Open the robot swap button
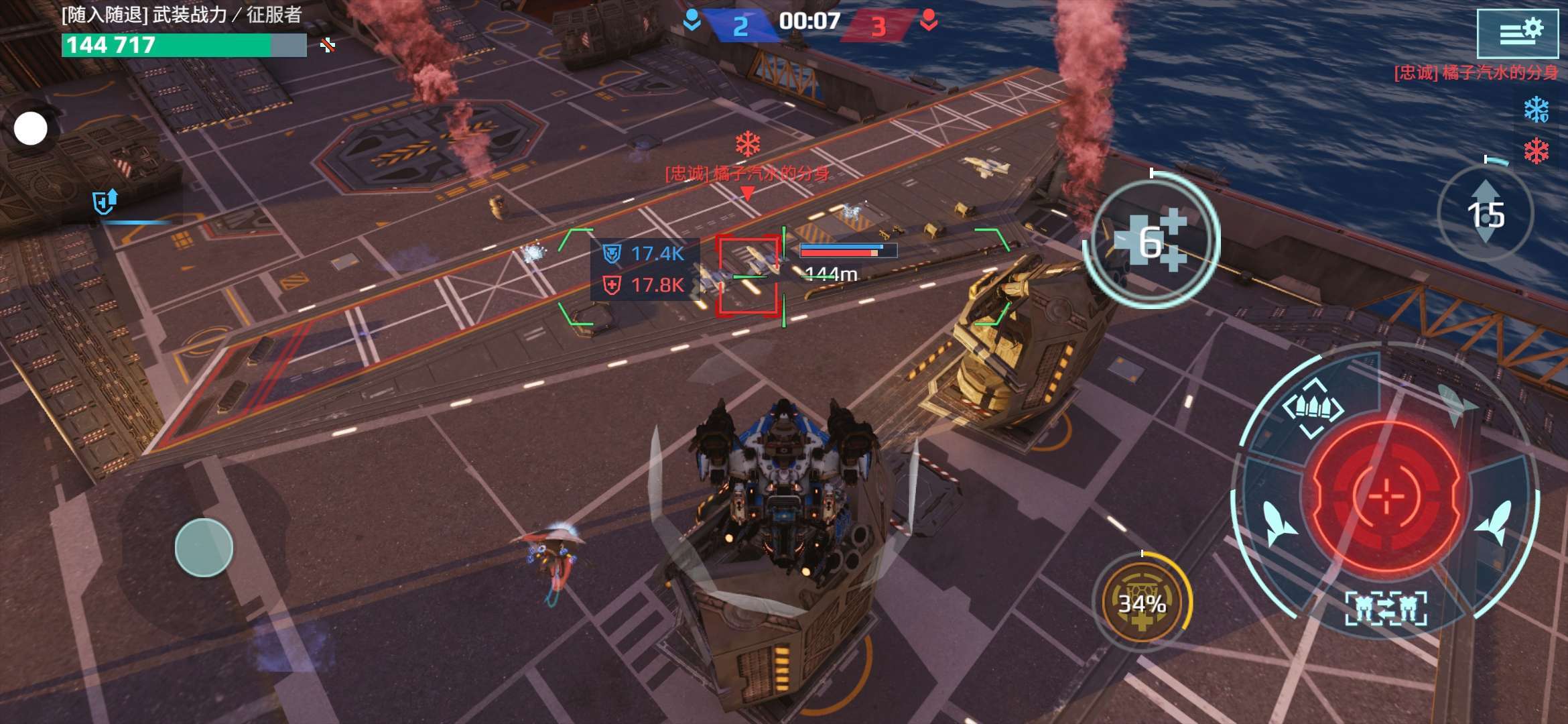 click(1386, 609)
